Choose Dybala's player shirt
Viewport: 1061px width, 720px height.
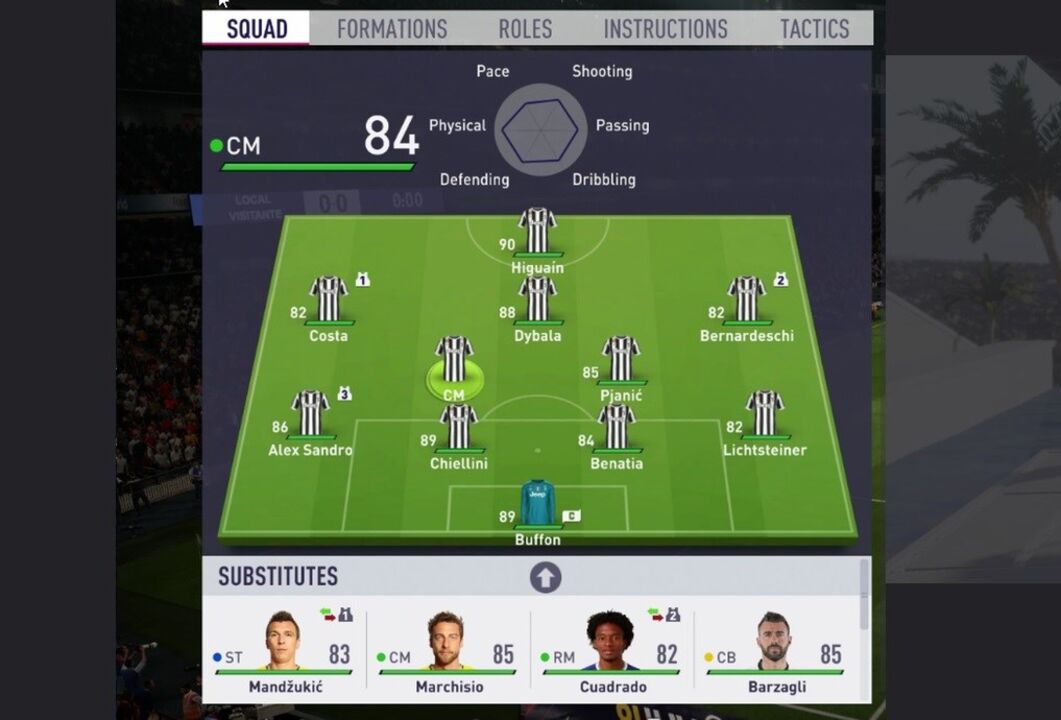pos(537,300)
